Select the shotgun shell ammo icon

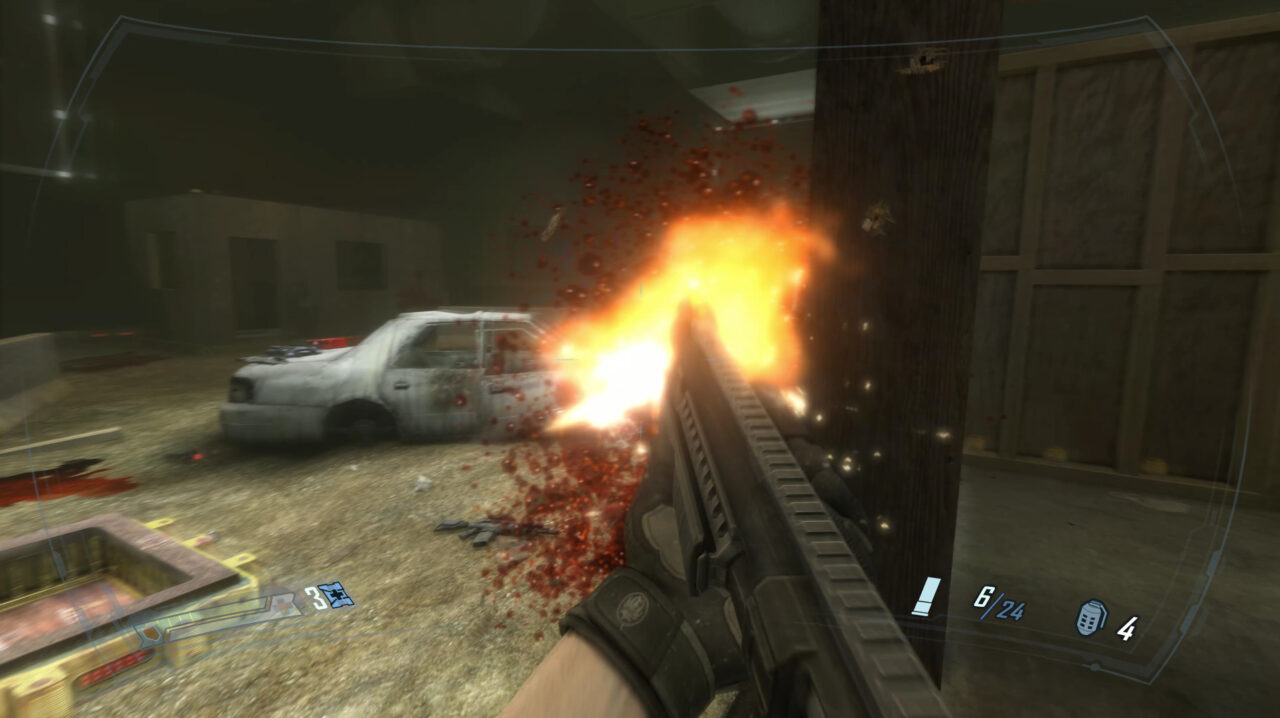click(x=926, y=595)
